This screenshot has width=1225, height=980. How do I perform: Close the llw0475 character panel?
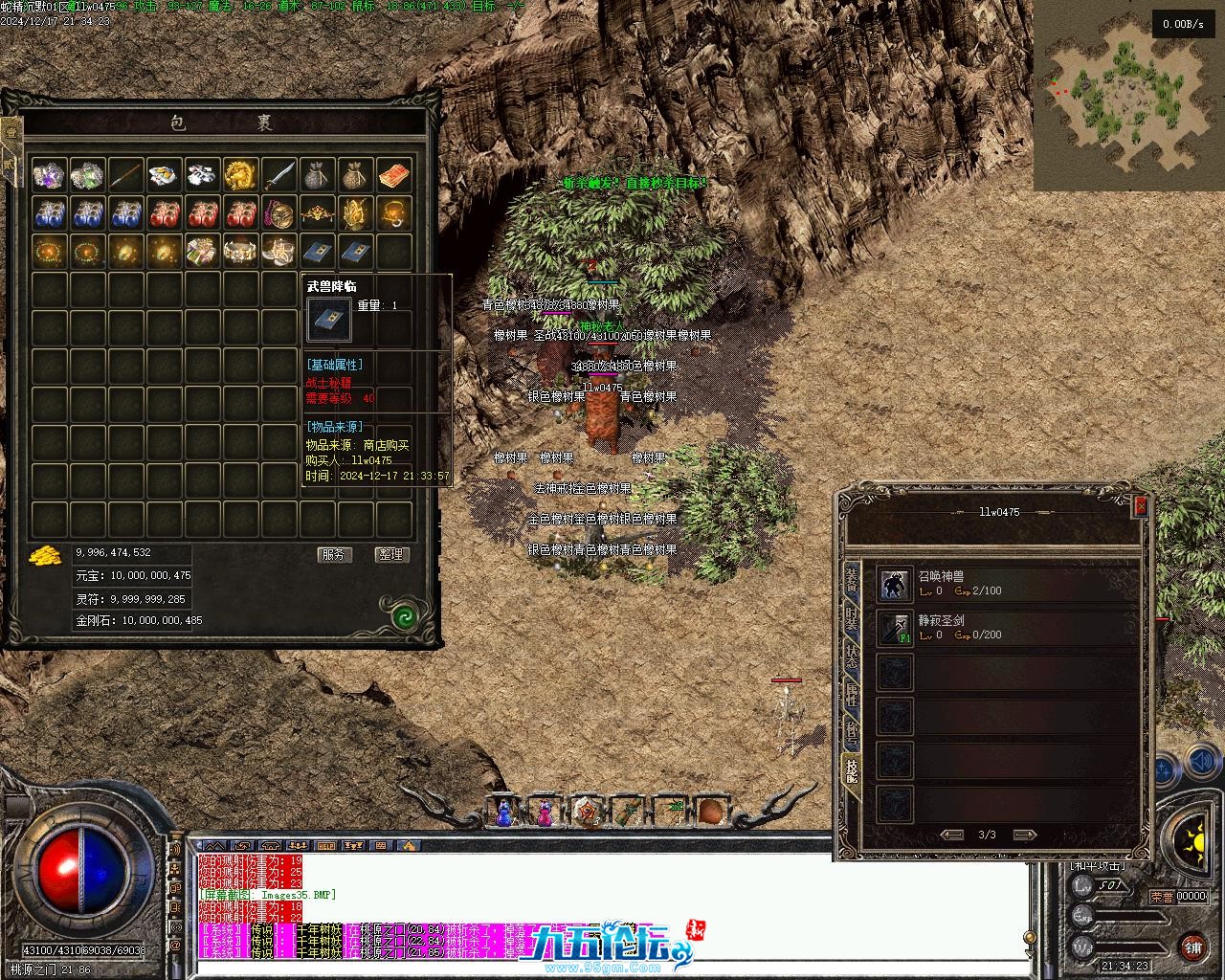pos(1140,506)
